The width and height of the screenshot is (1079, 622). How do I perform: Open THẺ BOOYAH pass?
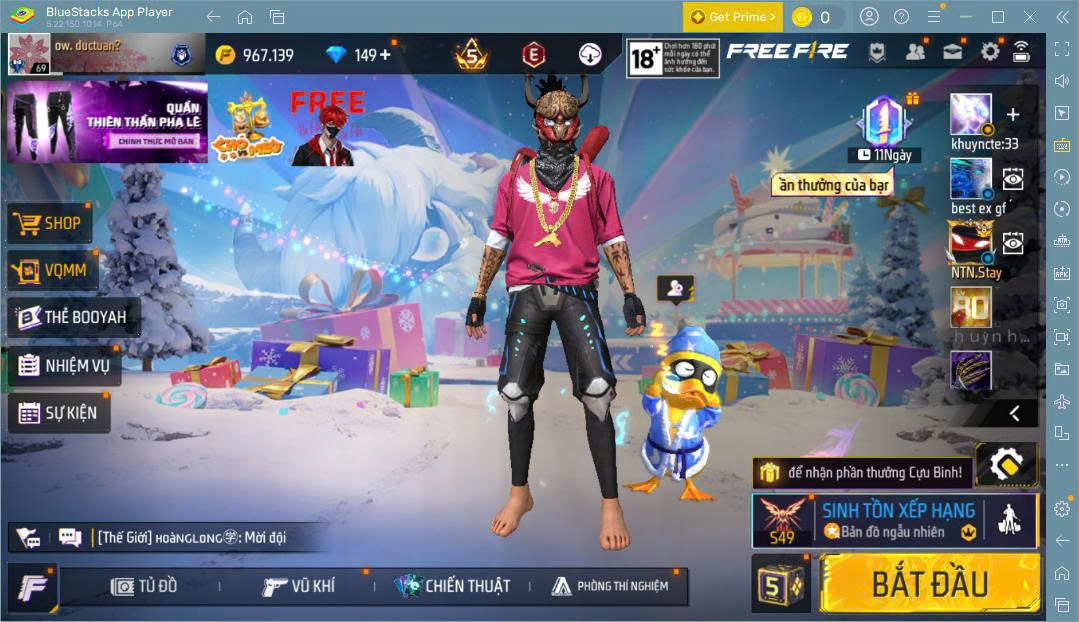pos(72,317)
